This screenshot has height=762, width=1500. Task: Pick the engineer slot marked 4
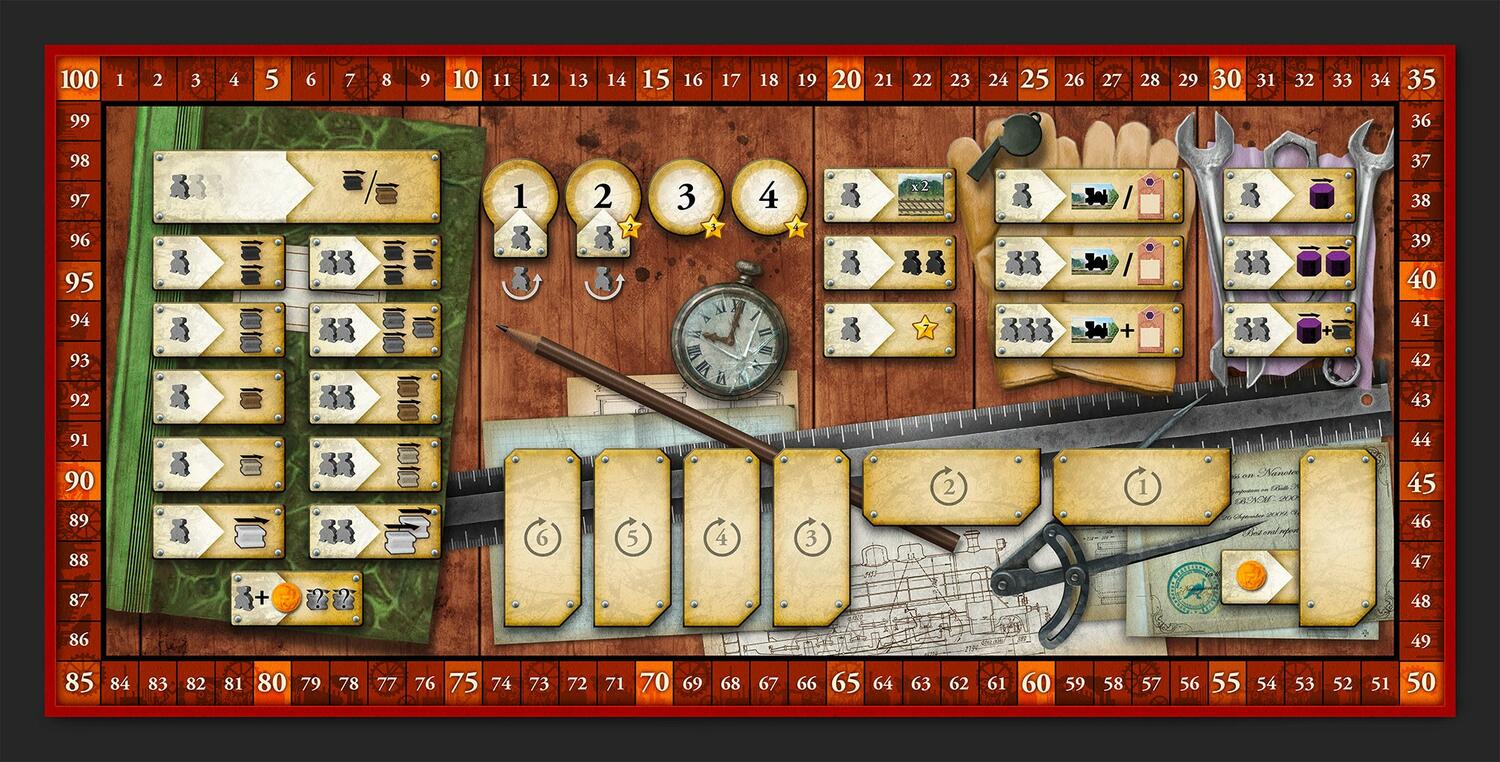[x=721, y=538]
